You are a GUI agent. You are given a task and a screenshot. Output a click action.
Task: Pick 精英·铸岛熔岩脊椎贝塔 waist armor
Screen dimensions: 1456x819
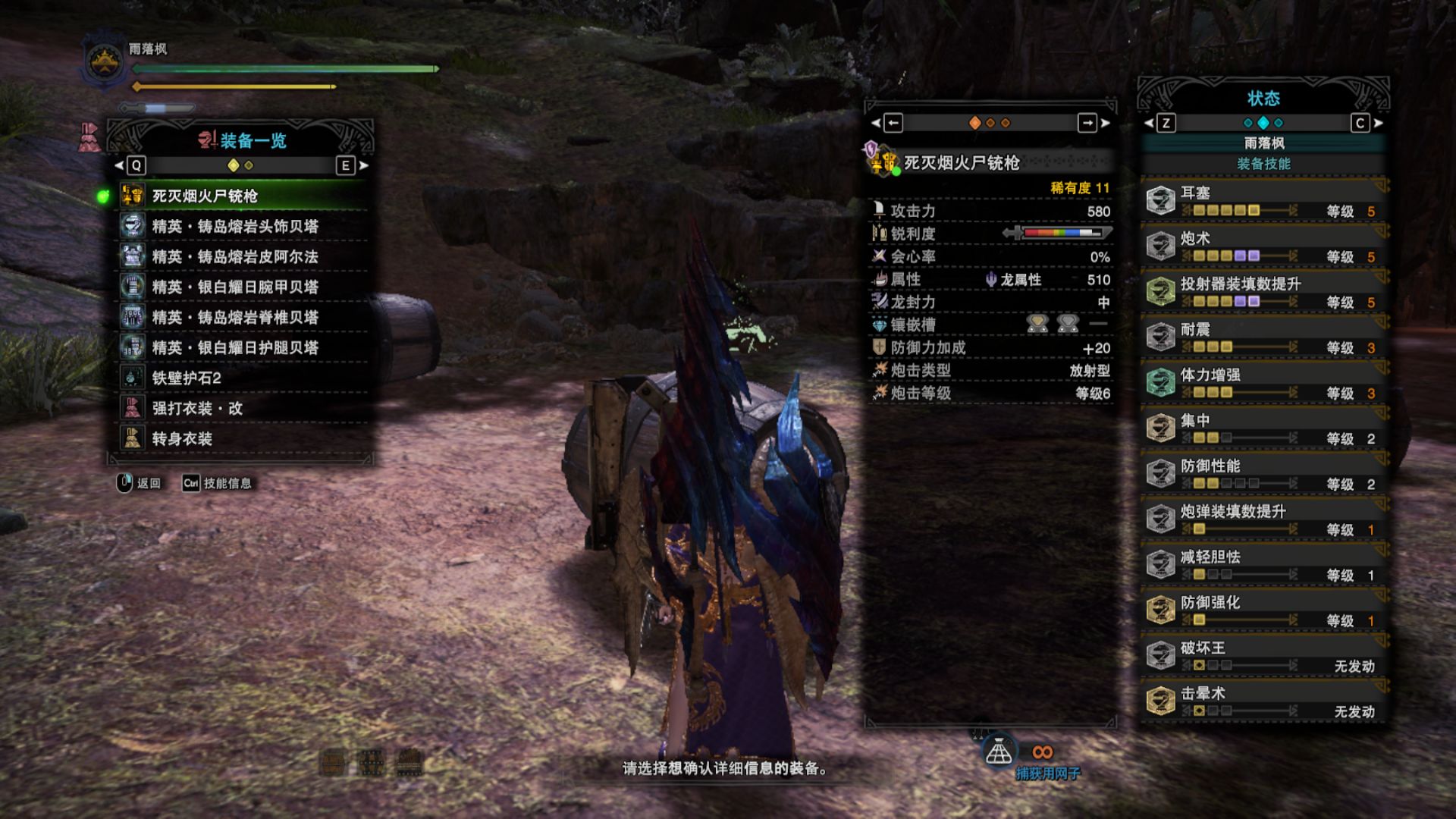coord(243,318)
